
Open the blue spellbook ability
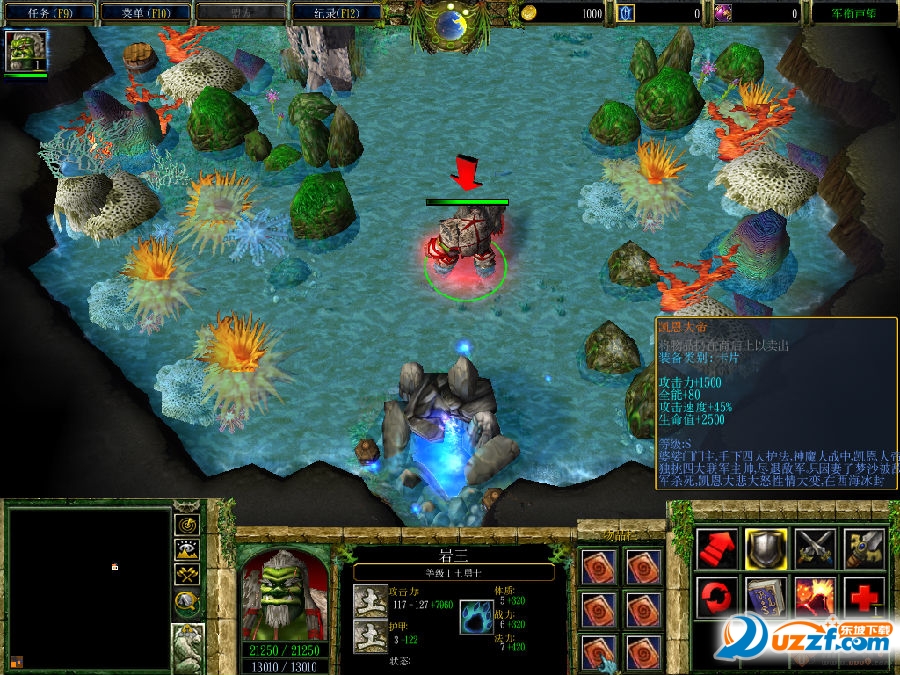765,598
